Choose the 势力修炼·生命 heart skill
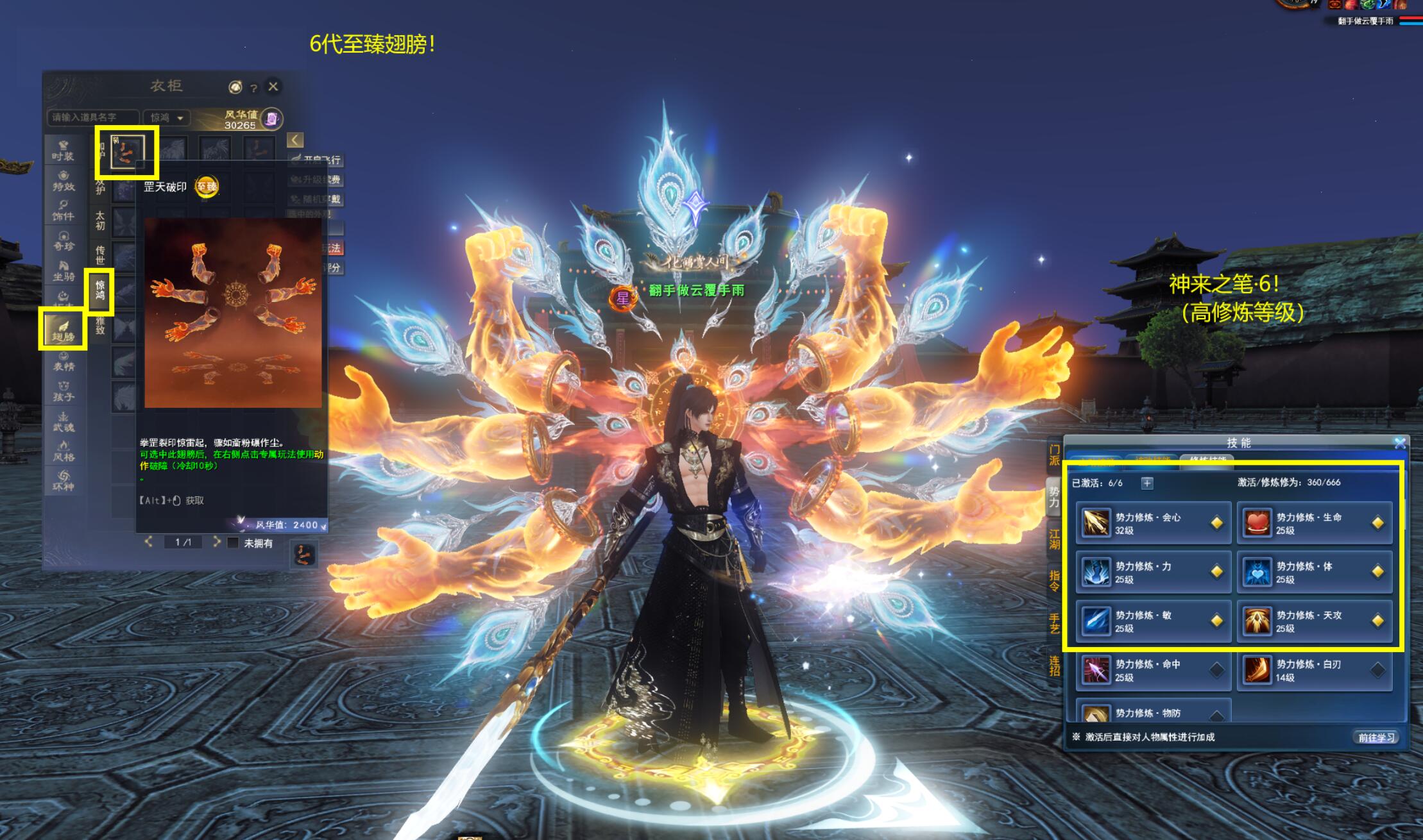The height and width of the screenshot is (840, 1423). [1314, 523]
